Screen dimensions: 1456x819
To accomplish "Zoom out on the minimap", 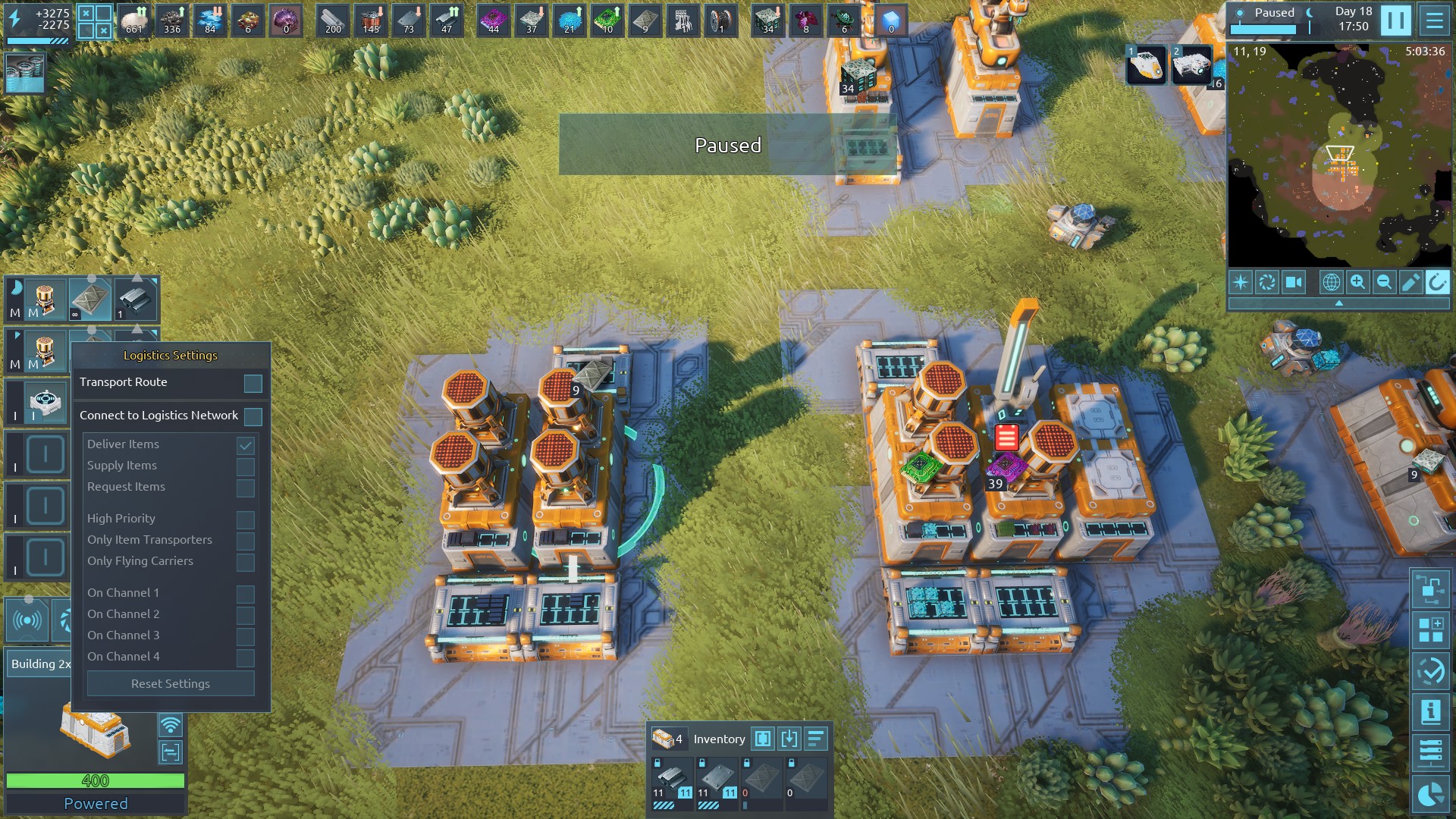I will coord(1384,283).
